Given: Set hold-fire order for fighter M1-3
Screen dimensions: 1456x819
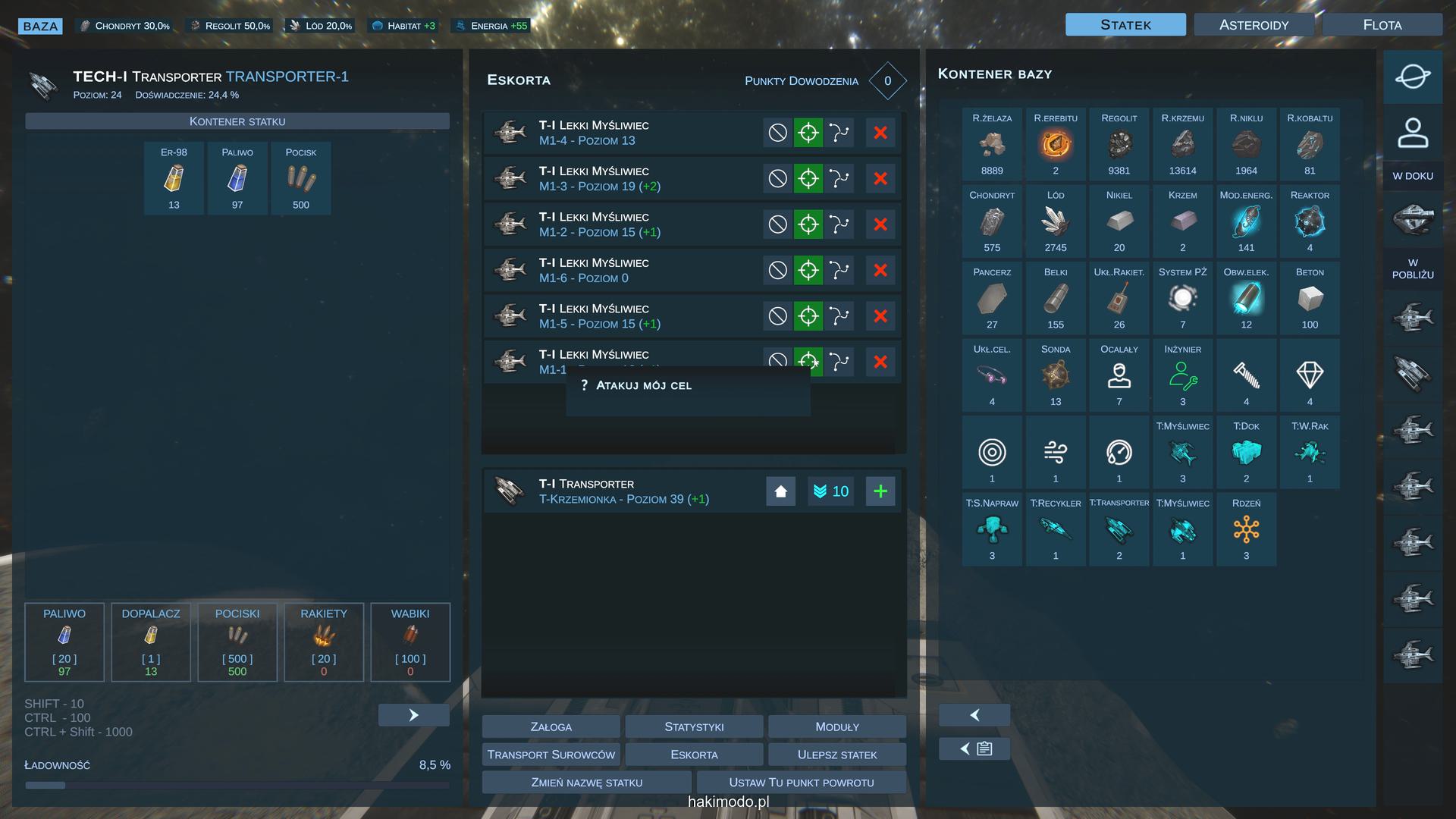Looking at the screenshot, I should [777, 179].
